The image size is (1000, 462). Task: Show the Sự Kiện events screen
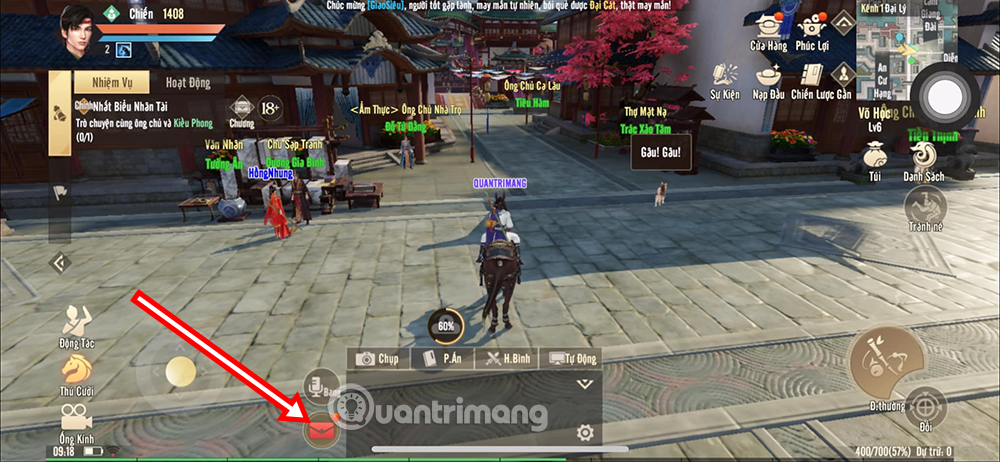pos(726,80)
